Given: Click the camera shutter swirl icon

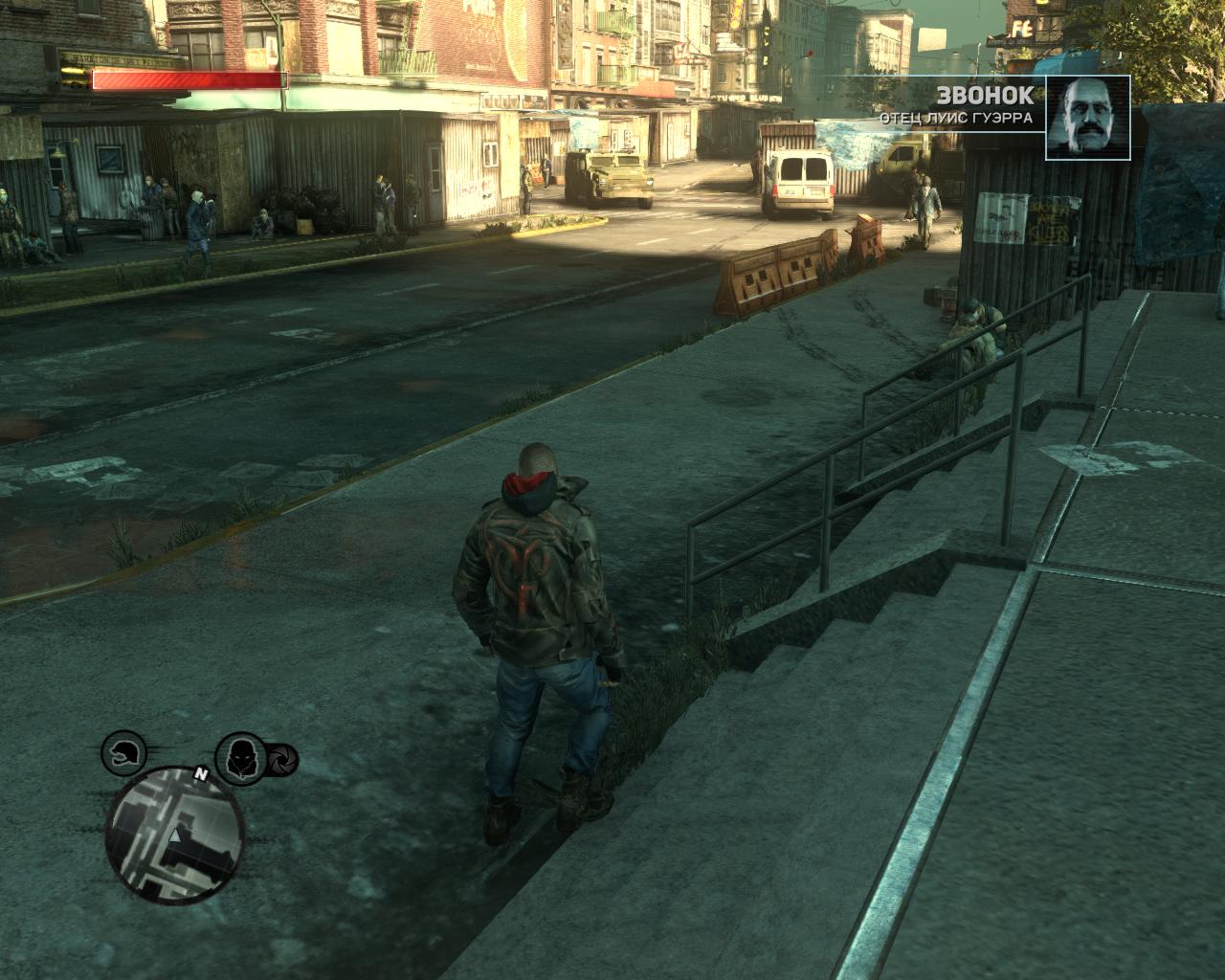Looking at the screenshot, I should [282, 761].
